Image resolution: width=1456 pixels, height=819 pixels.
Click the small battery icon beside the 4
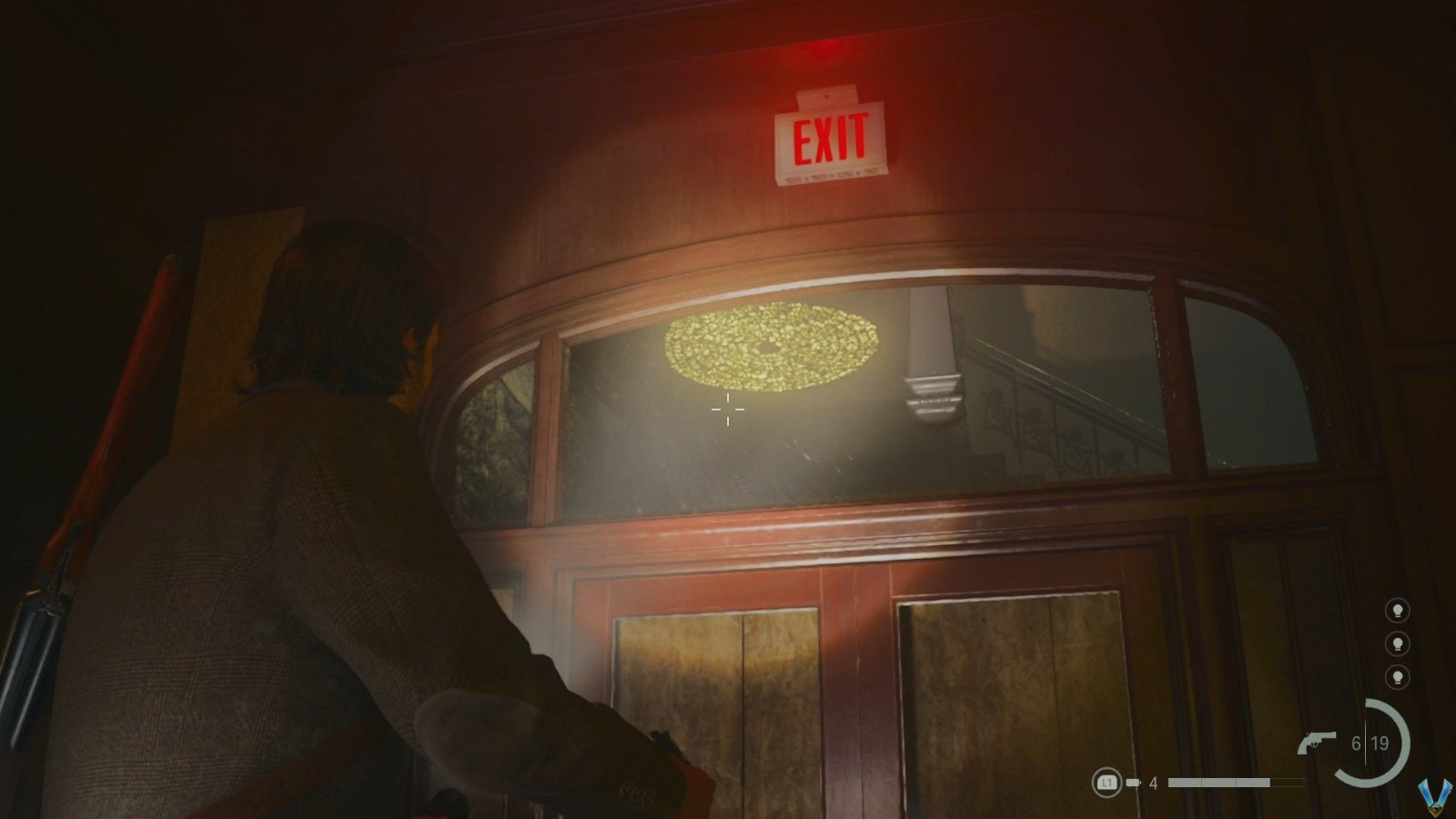pos(1131,780)
